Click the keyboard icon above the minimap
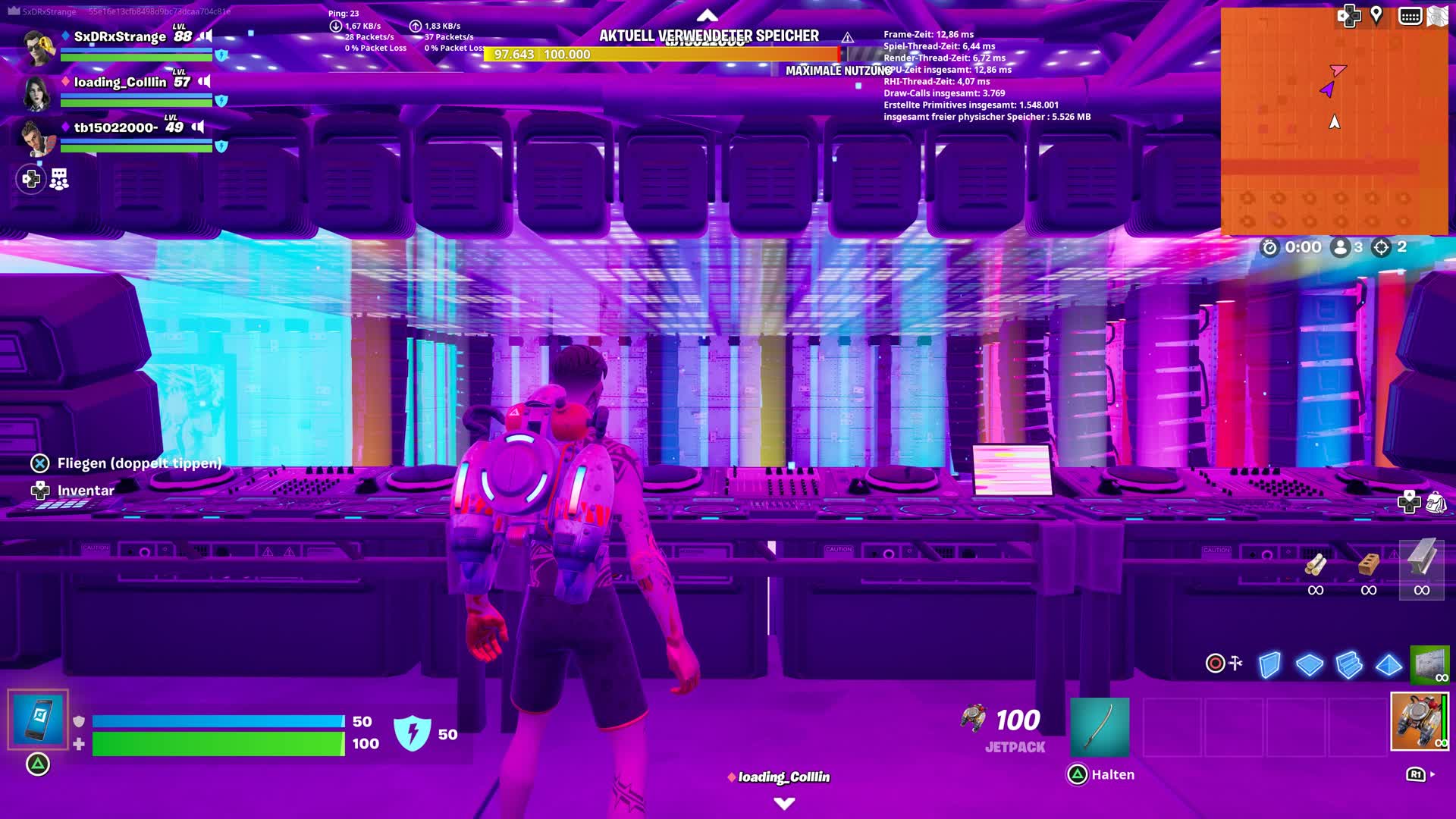This screenshot has height=819, width=1456. 1410,15
